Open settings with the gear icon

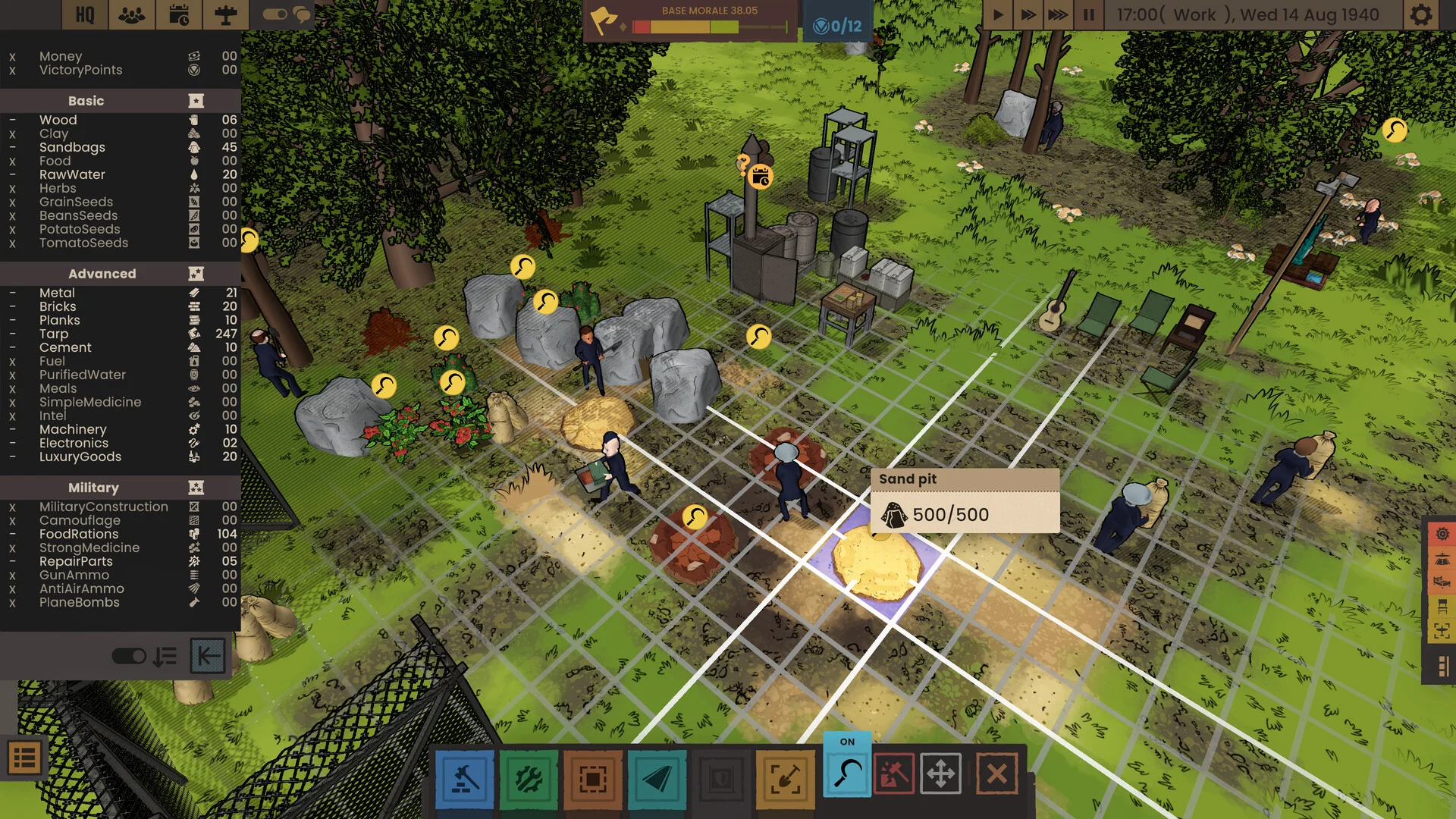[1421, 15]
